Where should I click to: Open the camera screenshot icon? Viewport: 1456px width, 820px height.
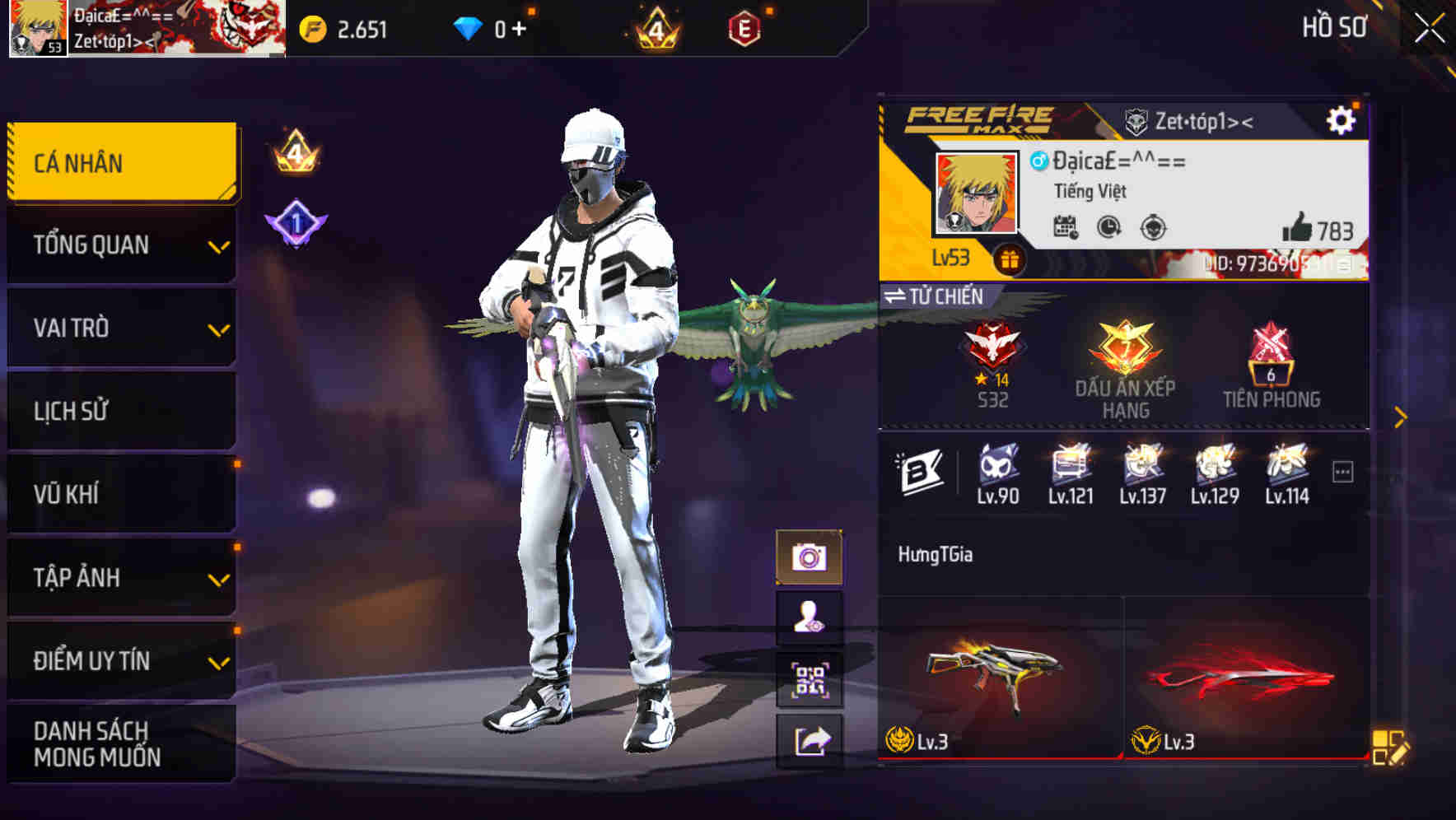(x=811, y=557)
